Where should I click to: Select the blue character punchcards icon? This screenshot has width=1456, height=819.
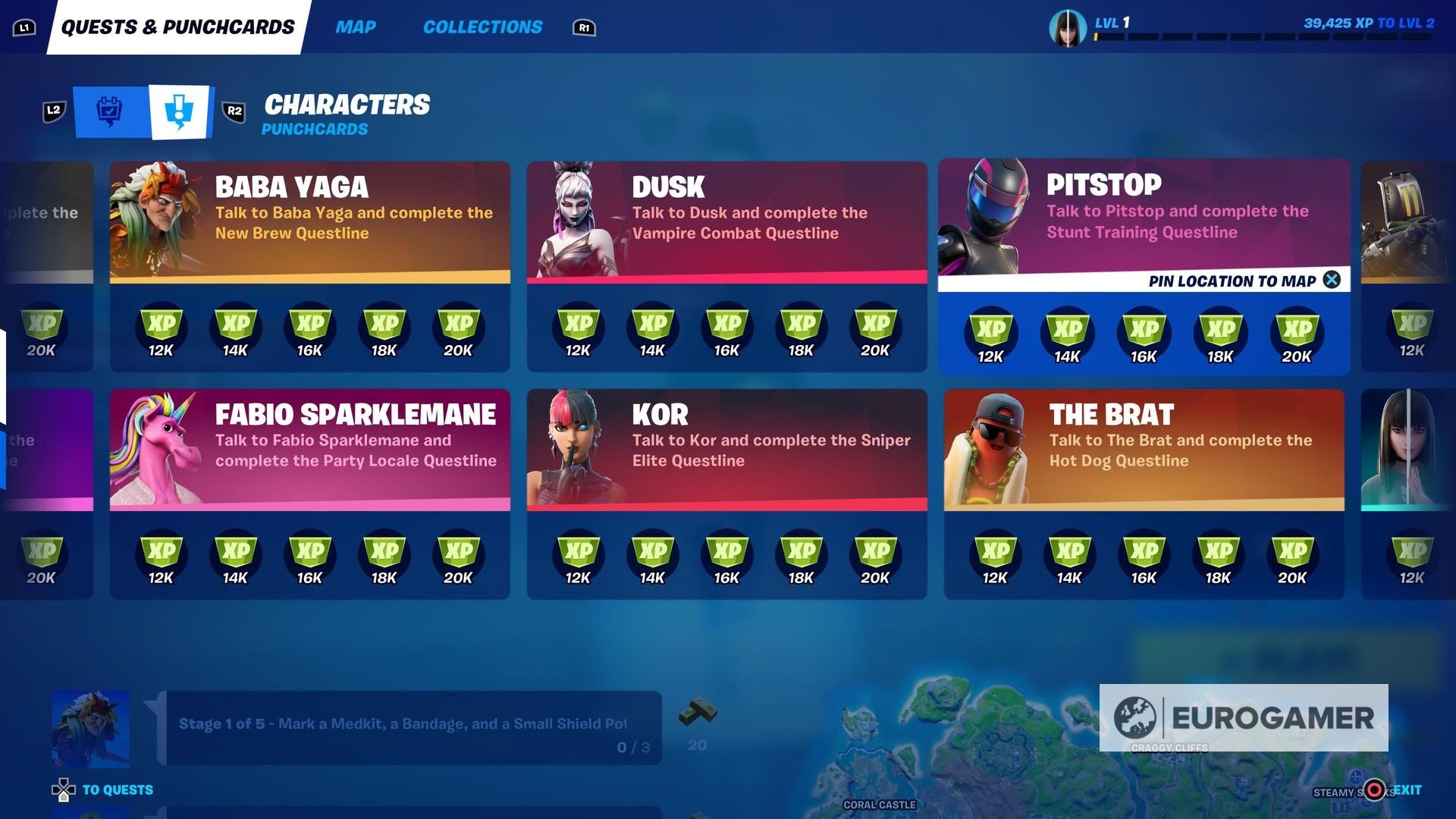click(x=179, y=111)
